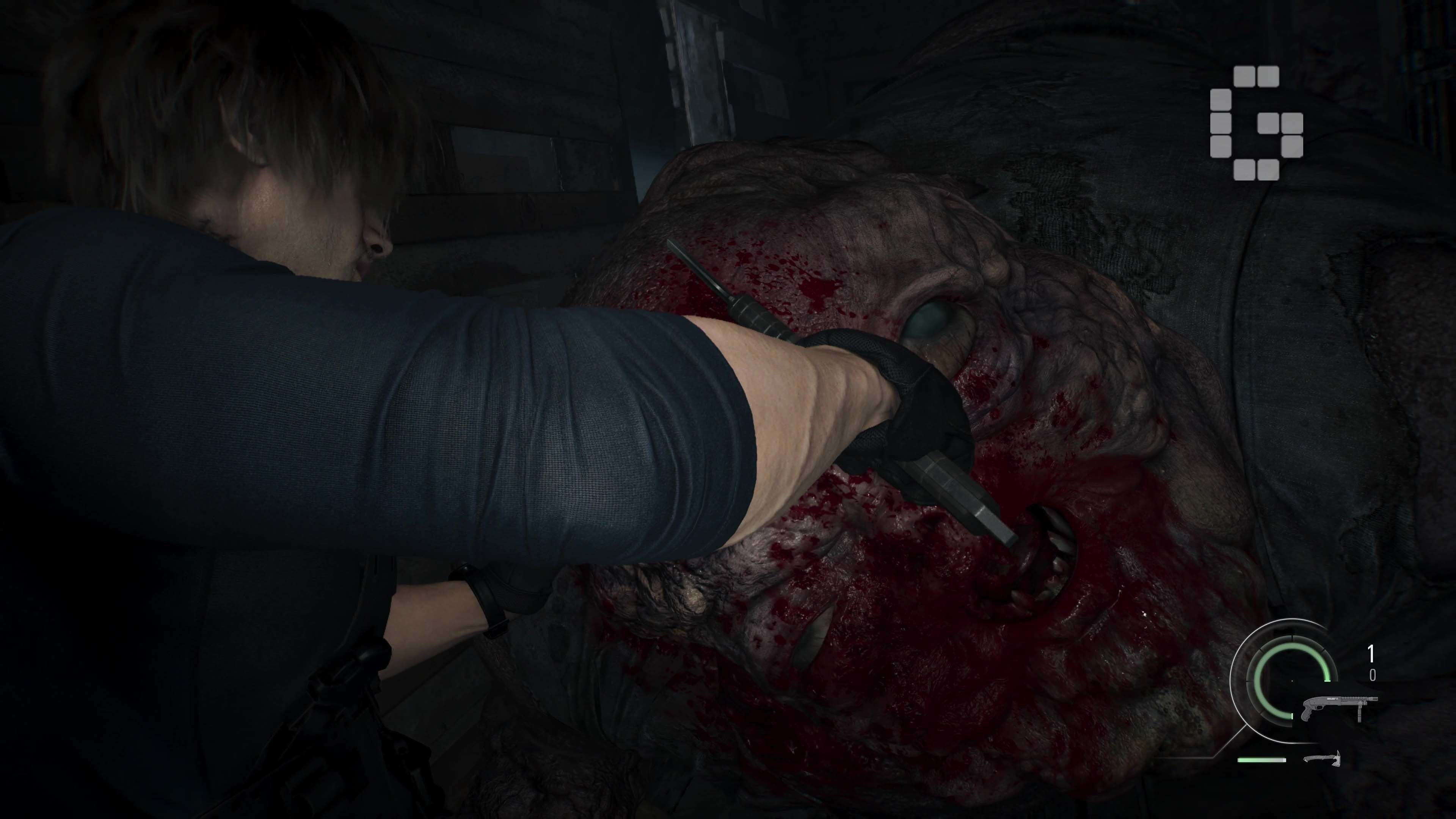This screenshot has height=819, width=1456.
Task: Click the blocky G watermark logo
Action: click(x=1256, y=122)
